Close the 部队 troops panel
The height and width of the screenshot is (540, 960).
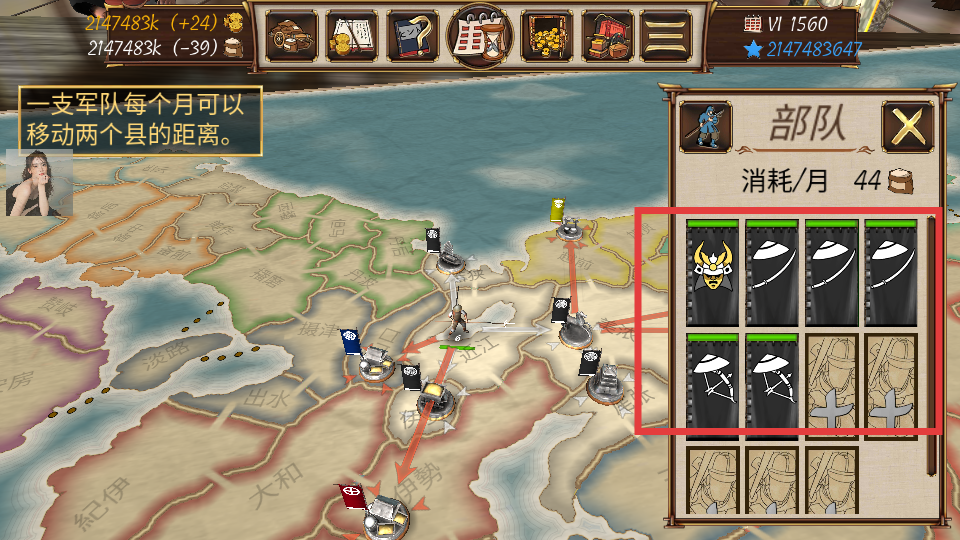point(907,127)
